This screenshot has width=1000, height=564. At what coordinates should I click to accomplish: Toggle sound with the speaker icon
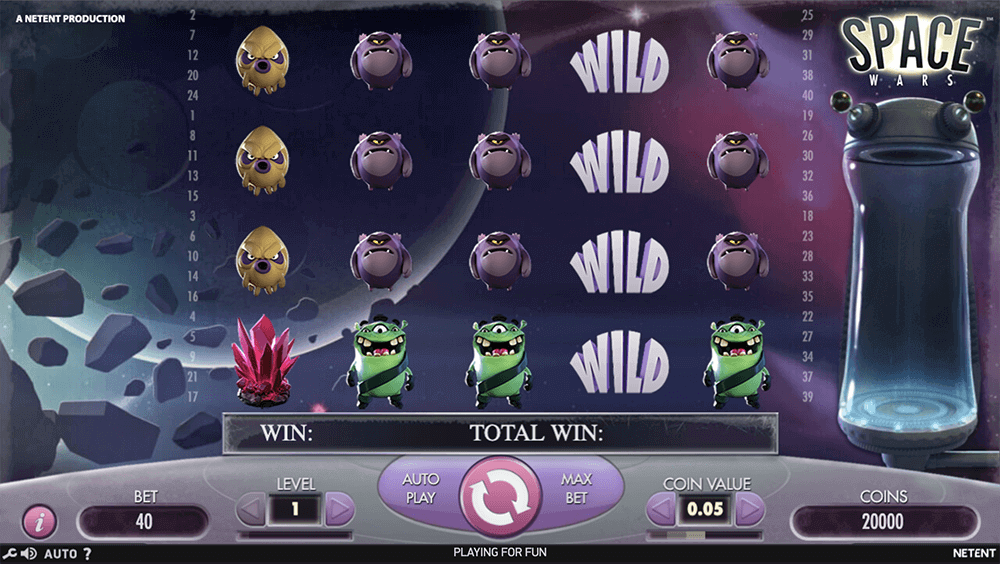(x=28, y=553)
